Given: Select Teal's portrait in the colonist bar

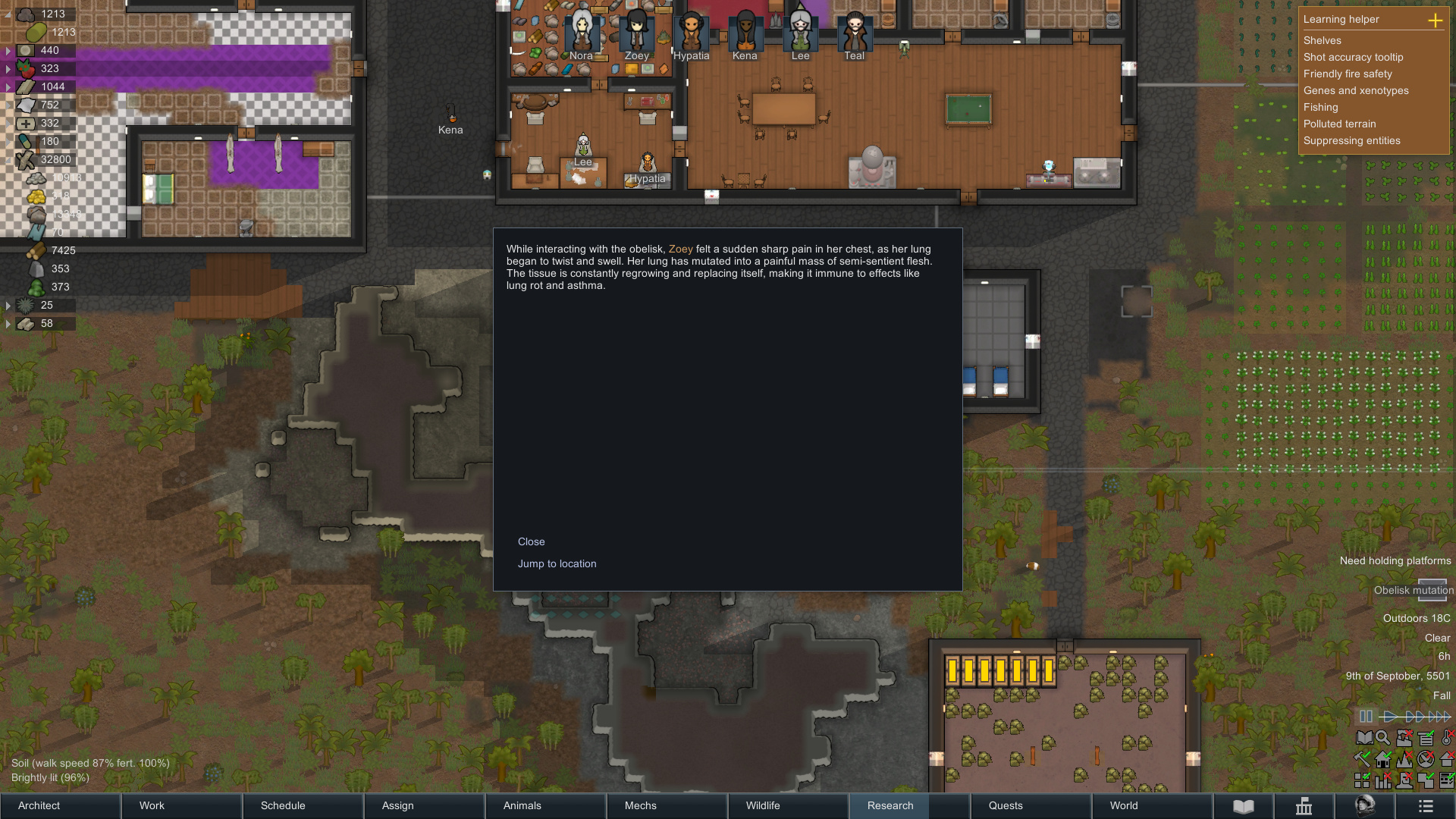Looking at the screenshot, I should click(854, 33).
